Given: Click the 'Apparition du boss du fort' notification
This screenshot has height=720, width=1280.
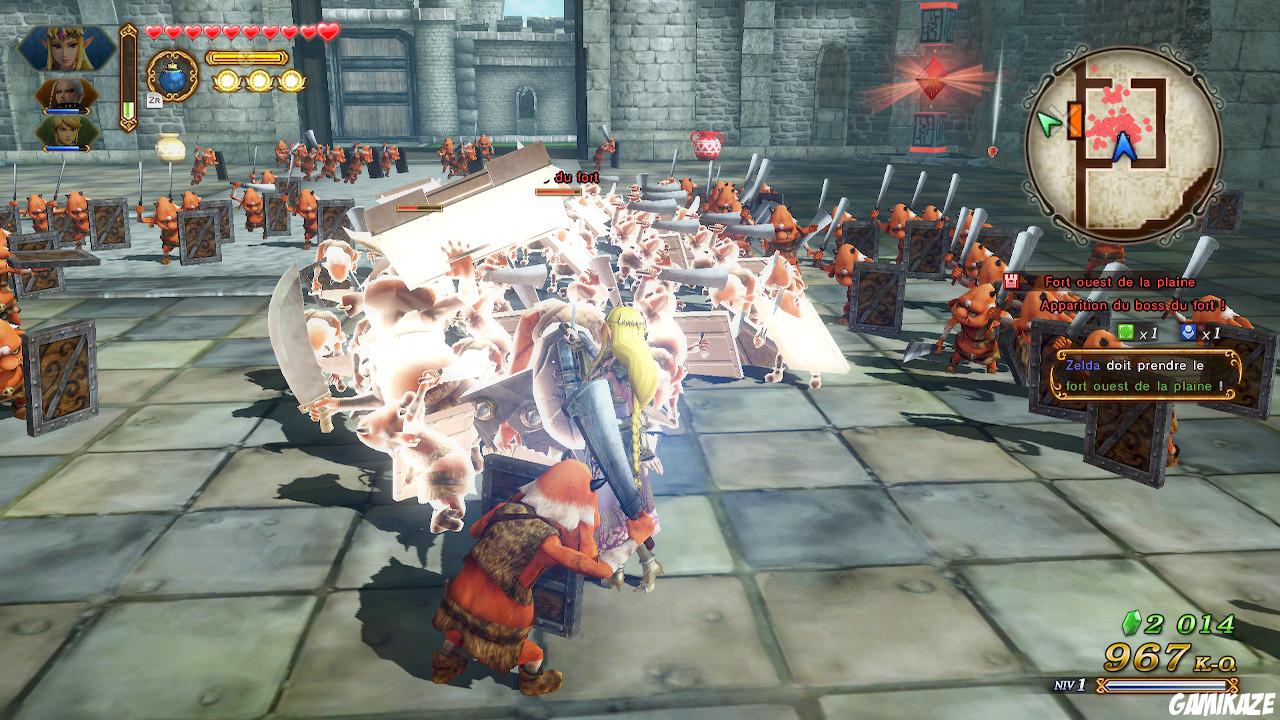Looking at the screenshot, I should (x=1133, y=305).
